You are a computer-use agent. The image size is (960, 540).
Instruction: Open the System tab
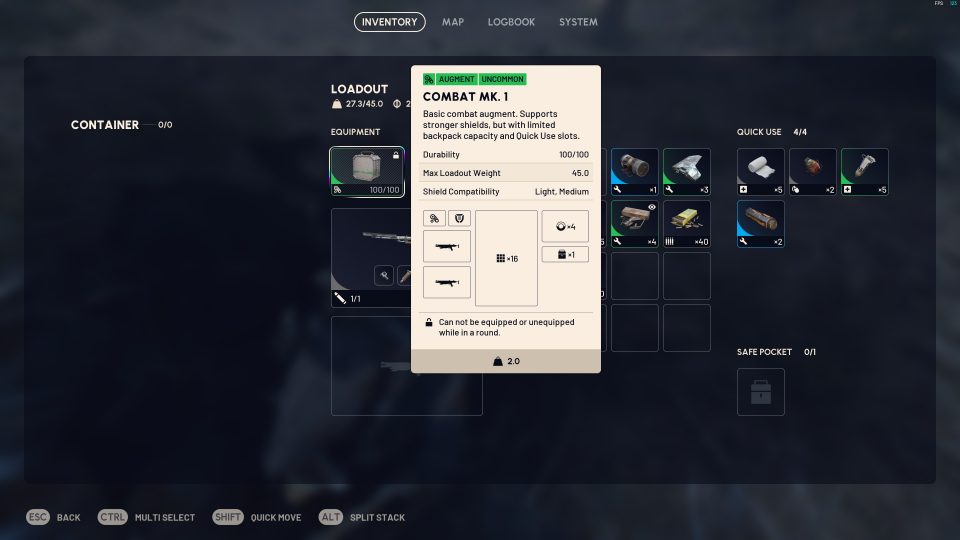click(578, 22)
